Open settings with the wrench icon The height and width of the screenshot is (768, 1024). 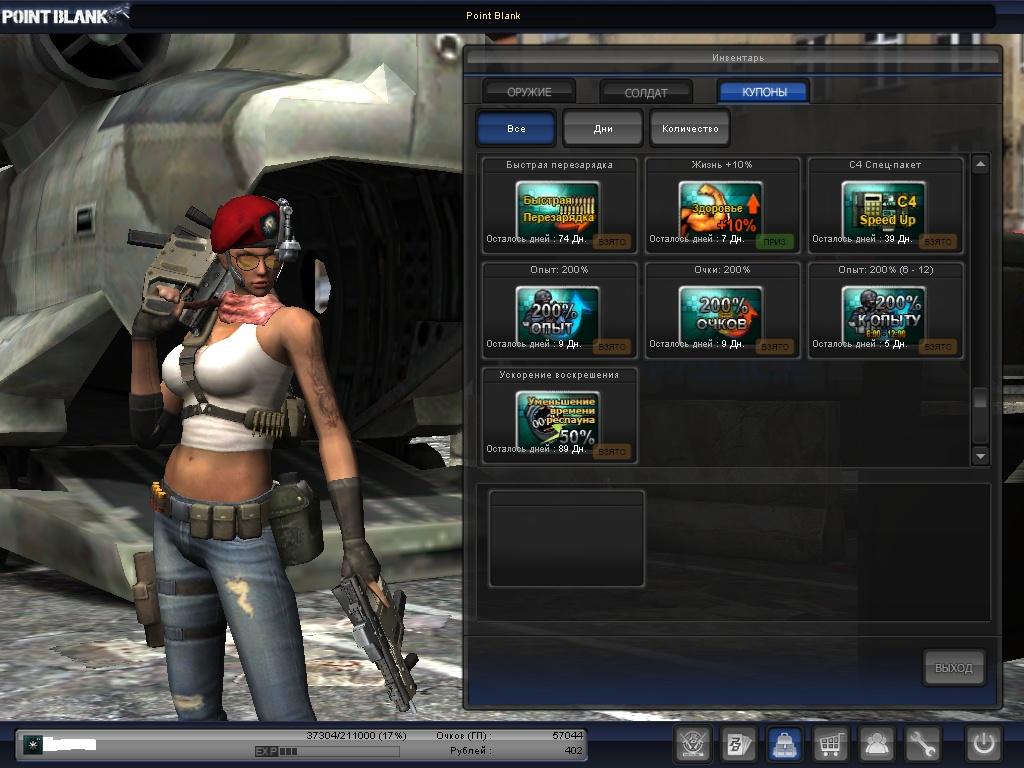(x=923, y=744)
